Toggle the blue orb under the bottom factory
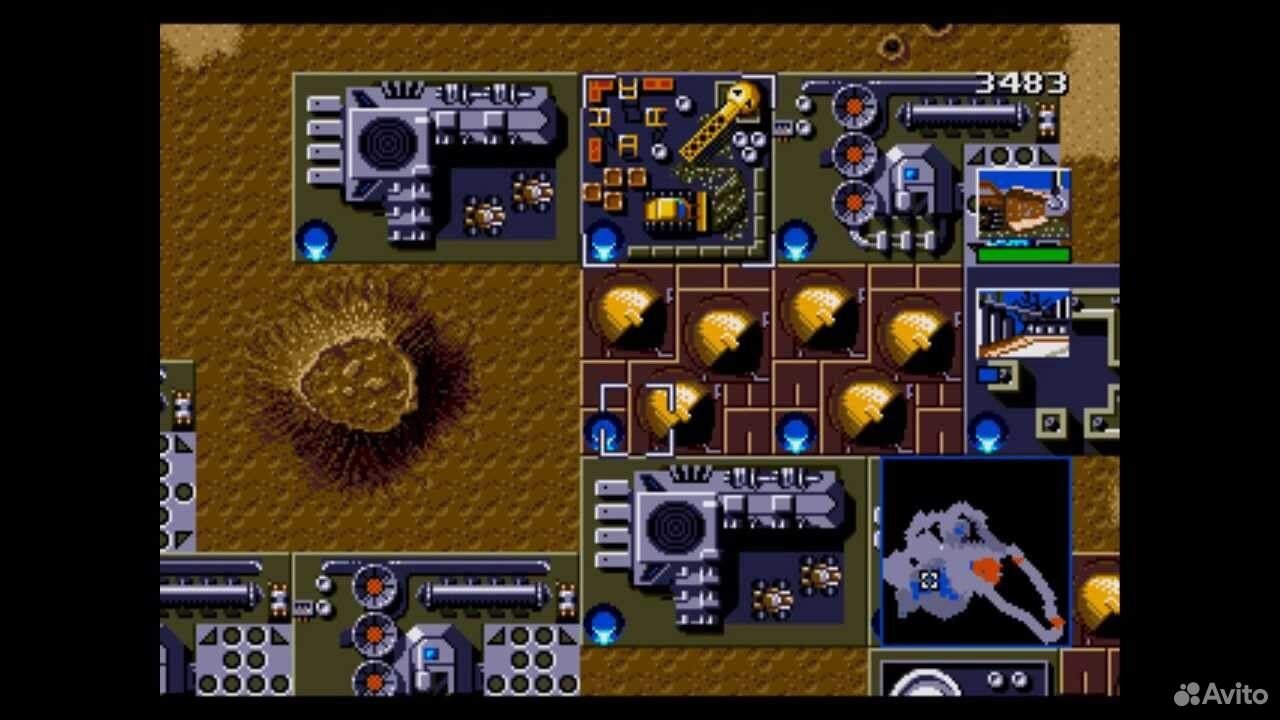Image resolution: width=1280 pixels, height=720 pixels. (x=603, y=628)
